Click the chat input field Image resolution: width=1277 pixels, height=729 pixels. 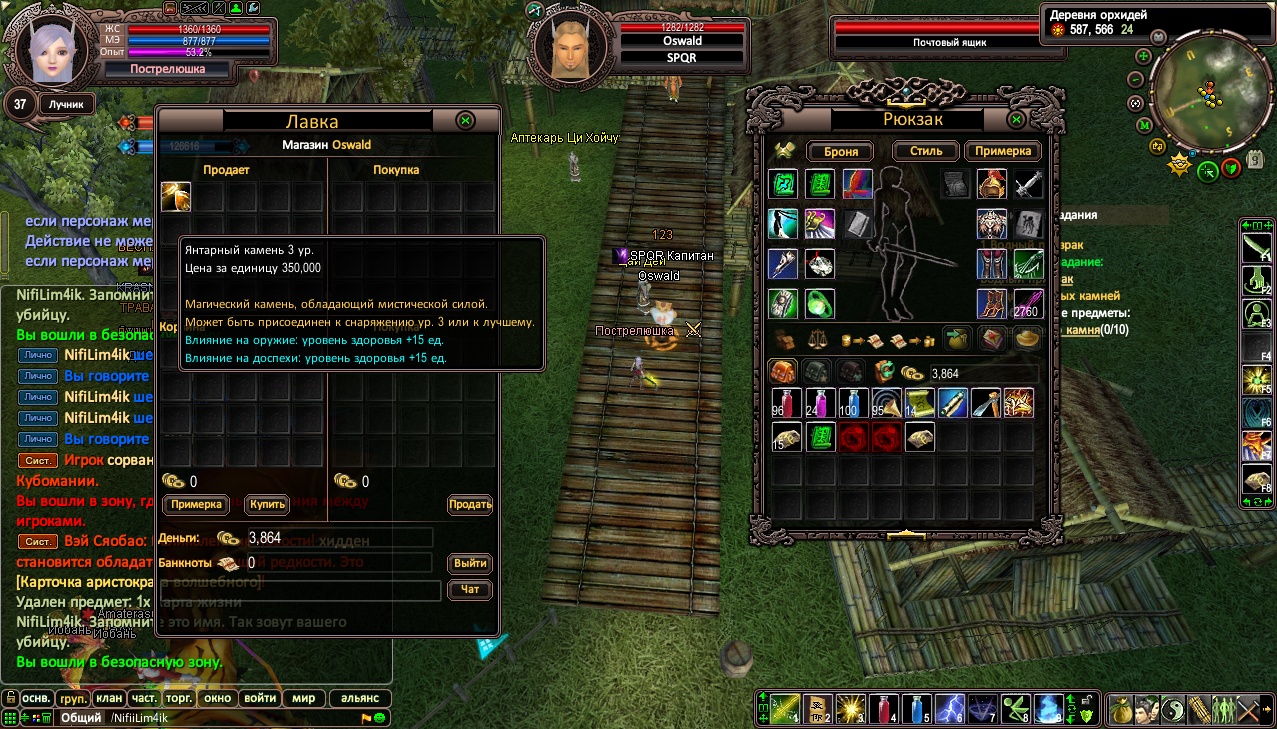230,718
